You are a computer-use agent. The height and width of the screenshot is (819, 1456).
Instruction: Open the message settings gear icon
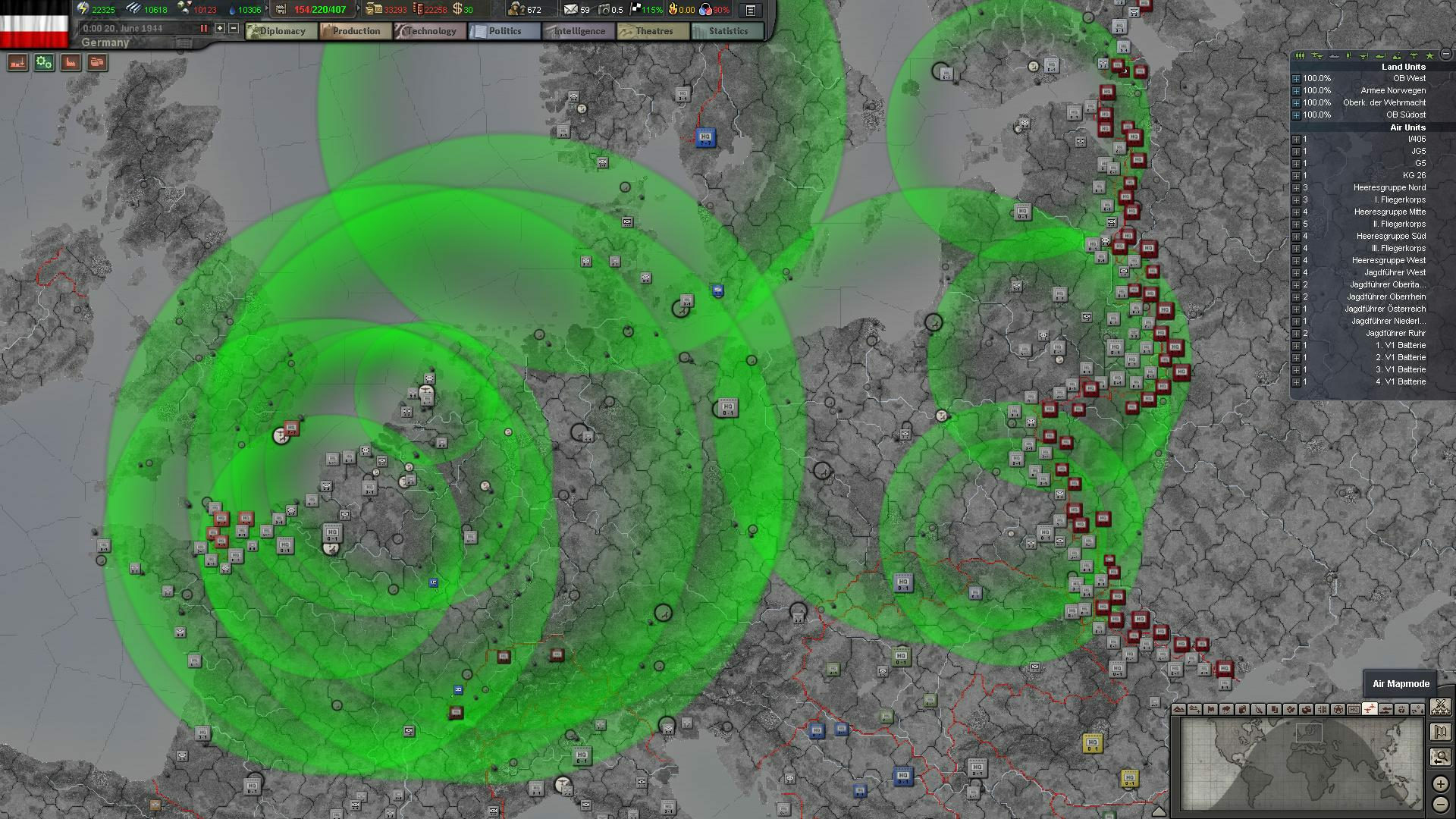(43, 63)
